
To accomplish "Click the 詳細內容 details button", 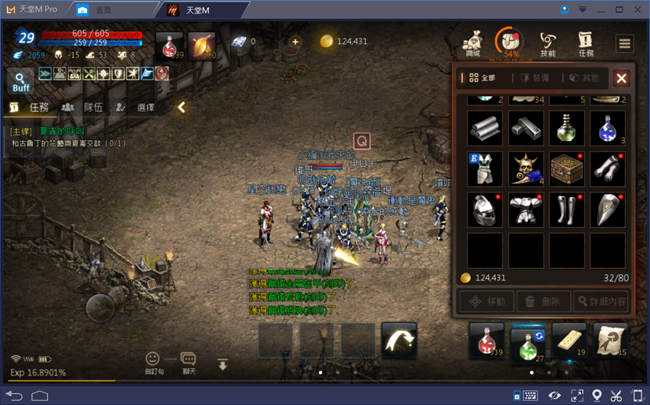I will pyautogui.click(x=600, y=300).
